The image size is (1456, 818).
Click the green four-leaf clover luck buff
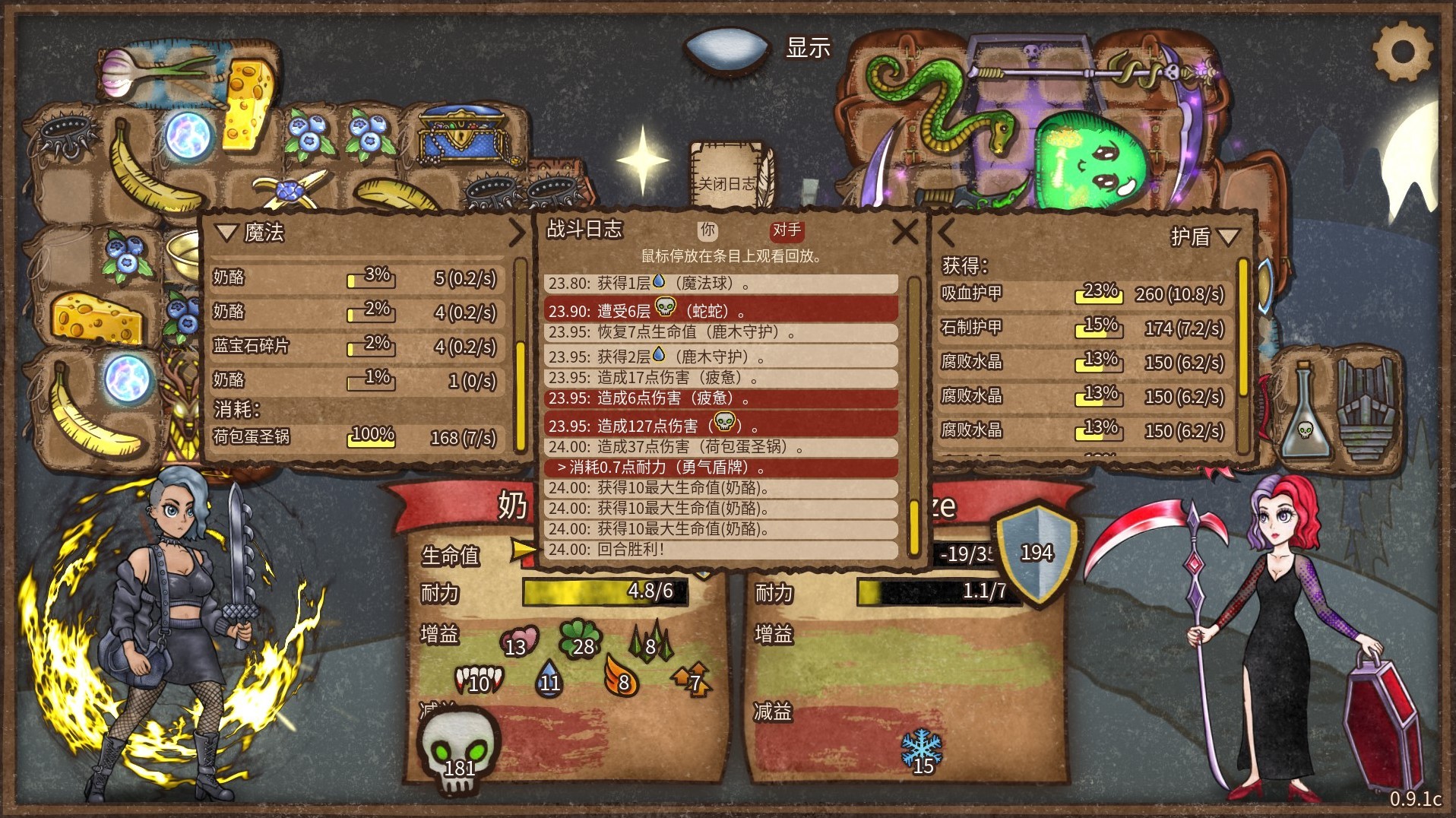pos(579,639)
